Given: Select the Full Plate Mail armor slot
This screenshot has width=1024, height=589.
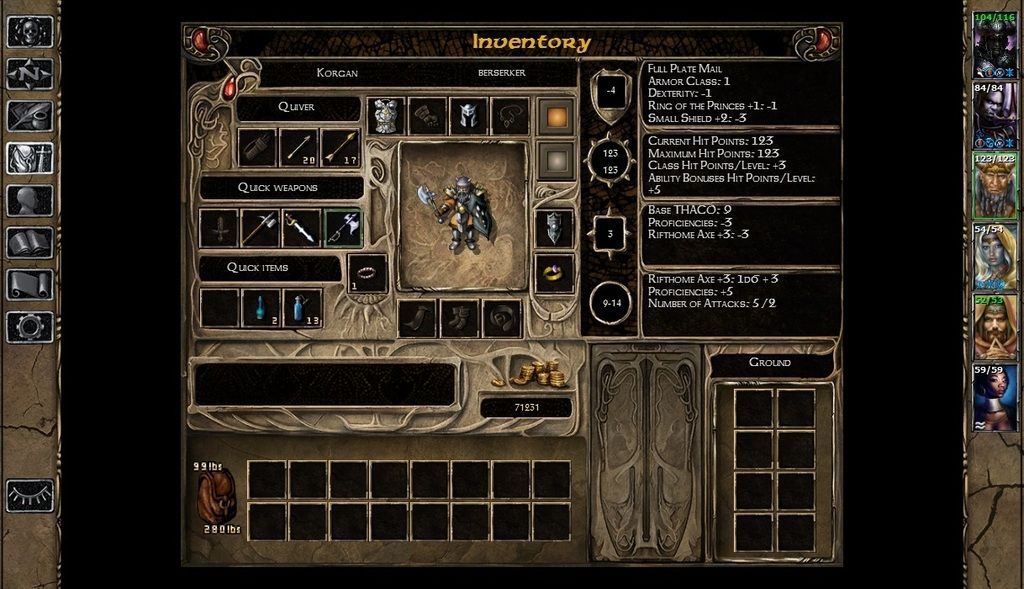Looking at the screenshot, I should pyautogui.click(x=386, y=116).
